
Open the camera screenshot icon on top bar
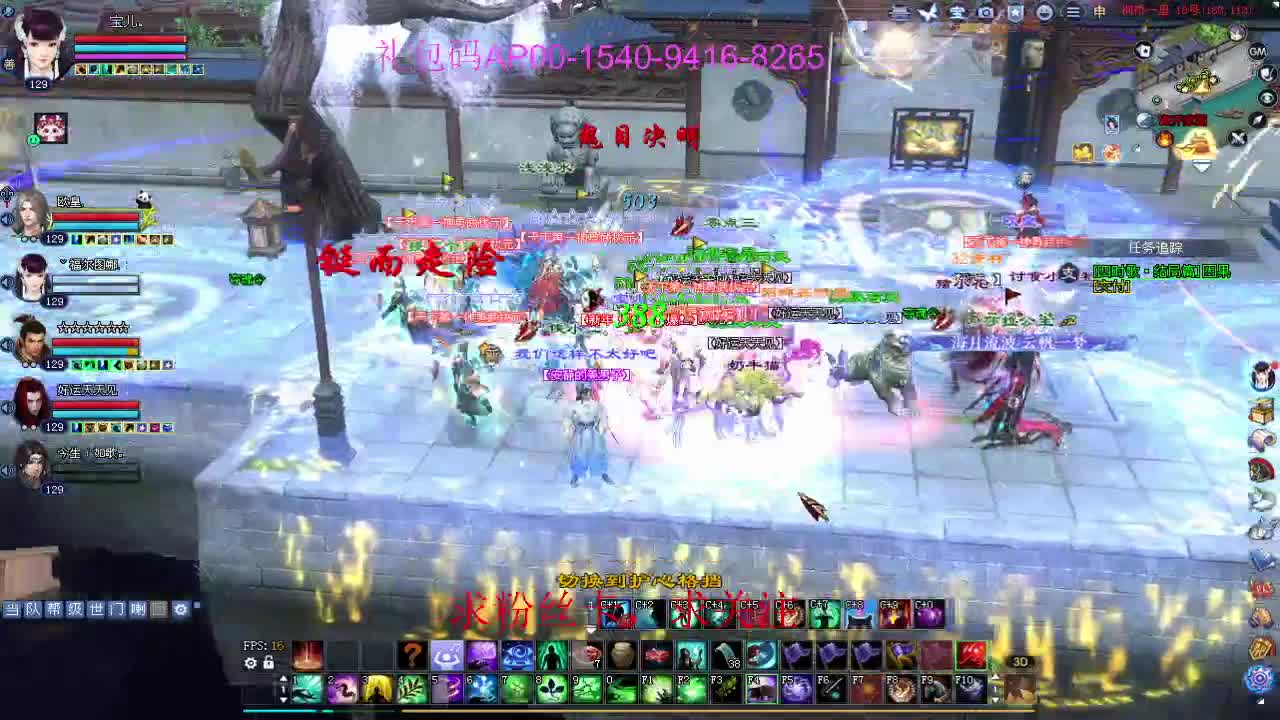click(985, 12)
